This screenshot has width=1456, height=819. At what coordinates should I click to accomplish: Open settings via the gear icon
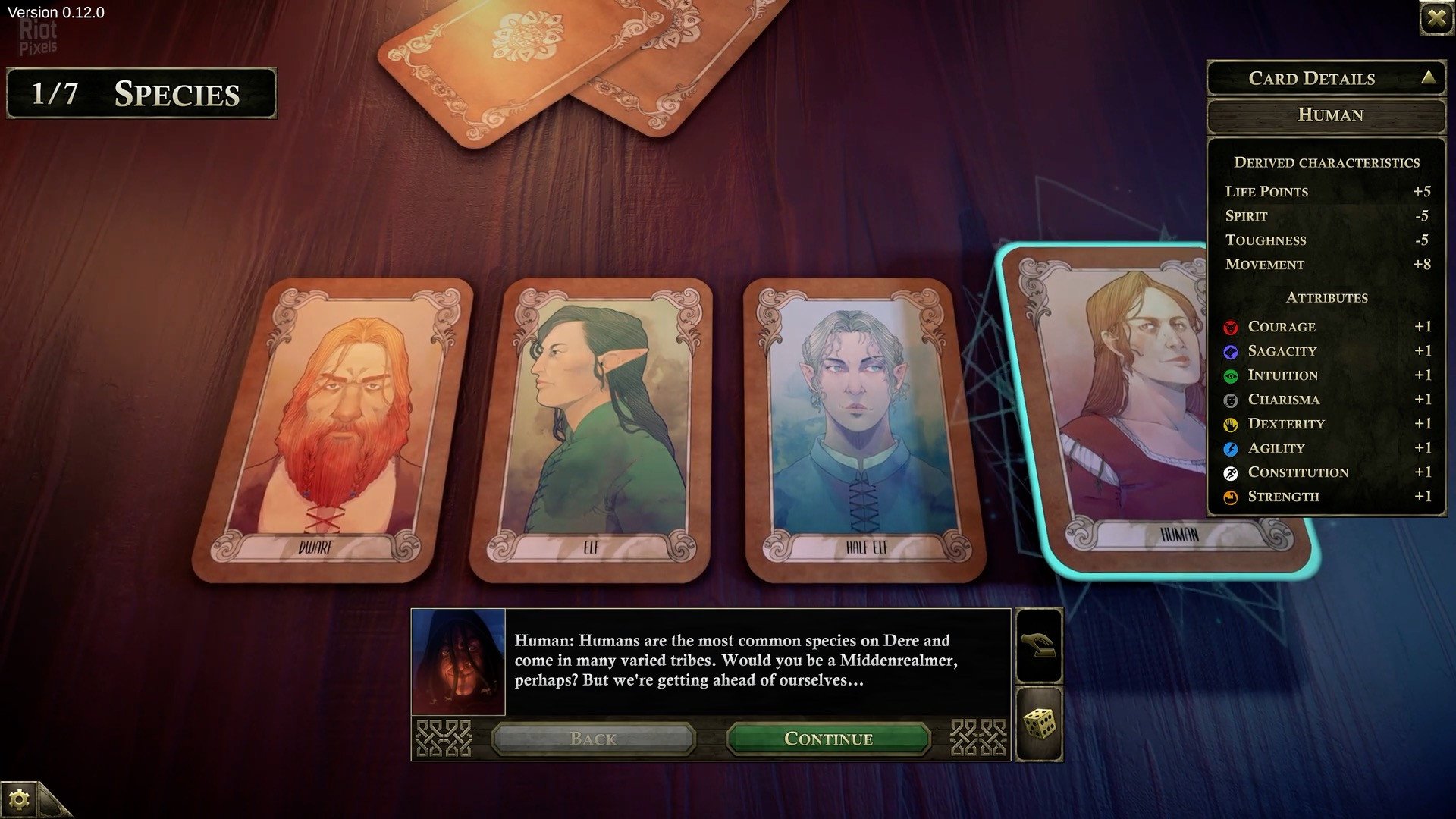coord(19,799)
